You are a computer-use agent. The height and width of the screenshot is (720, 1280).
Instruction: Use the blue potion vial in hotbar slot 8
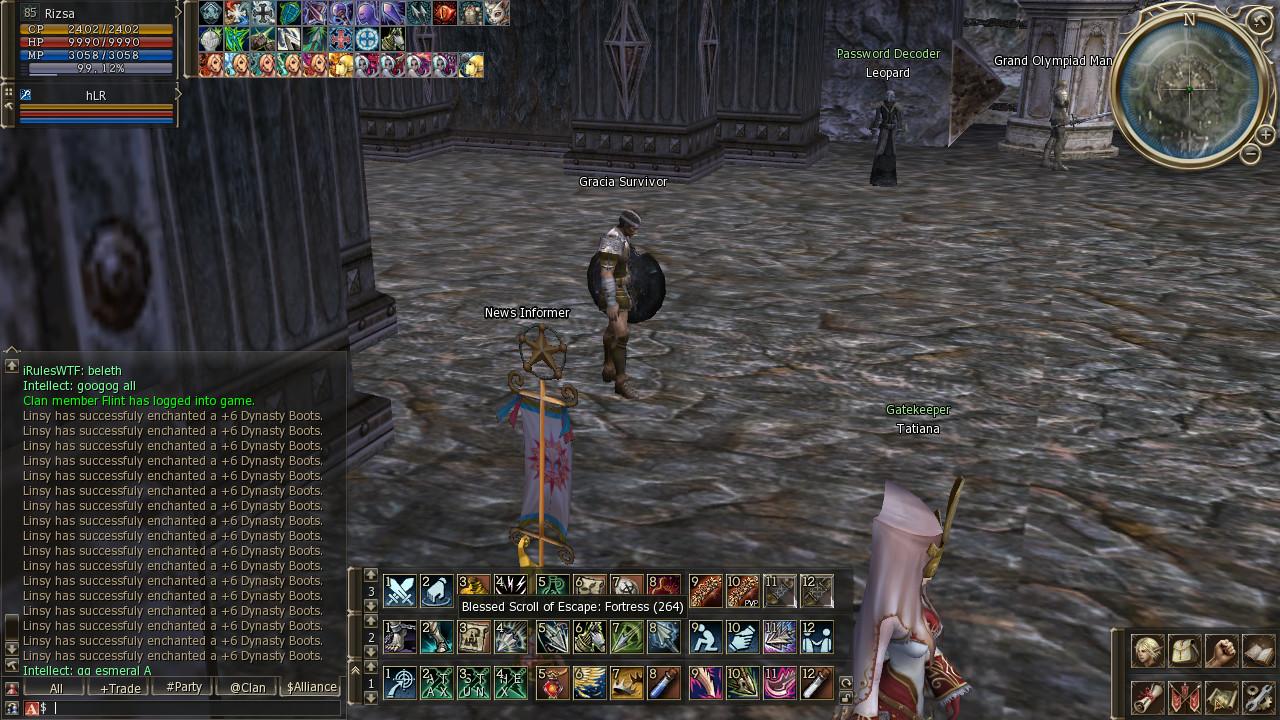point(664,683)
